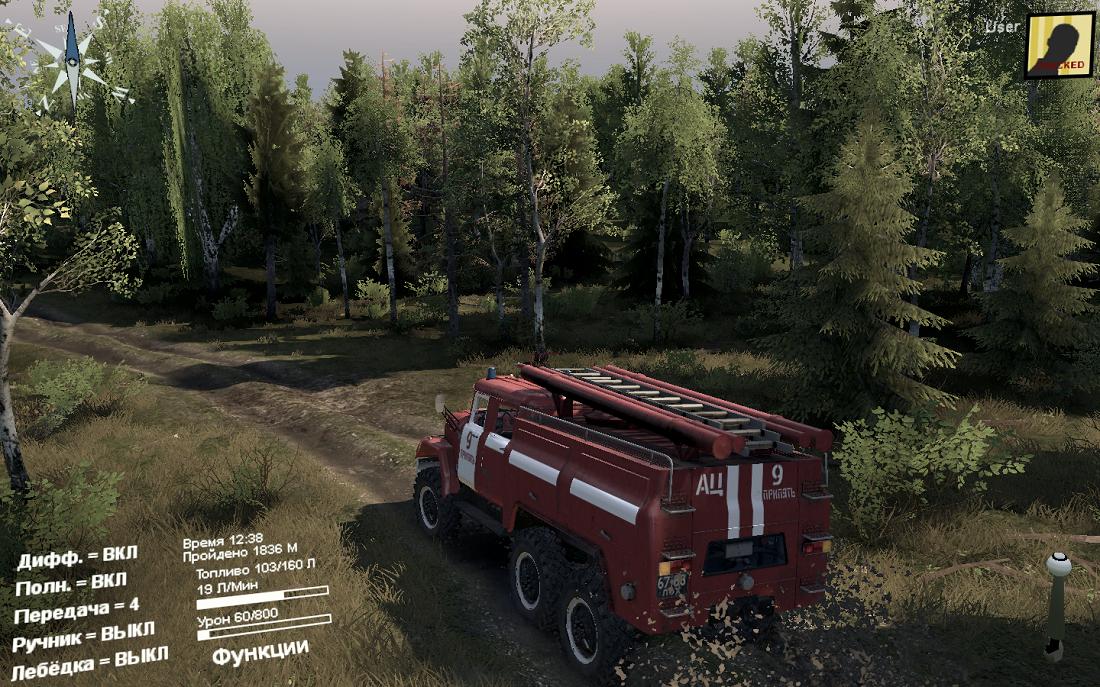Click the gear shifter knob icon

point(1058,566)
